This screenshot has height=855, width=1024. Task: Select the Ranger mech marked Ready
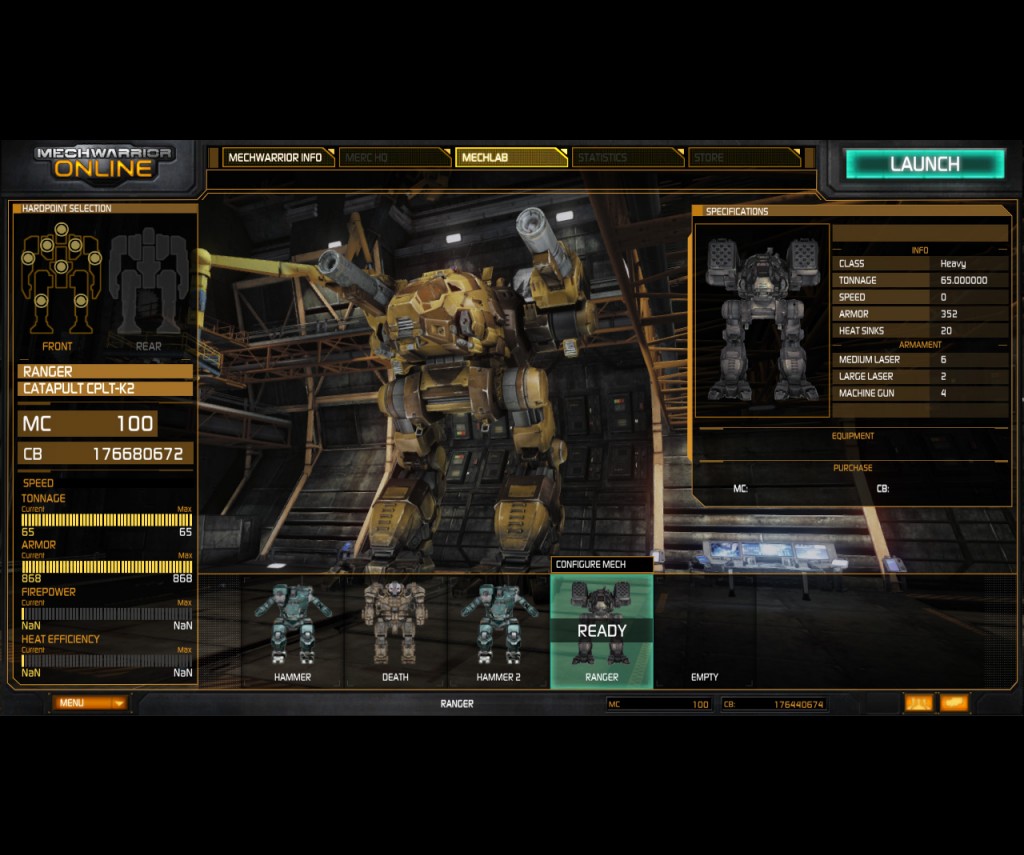601,630
